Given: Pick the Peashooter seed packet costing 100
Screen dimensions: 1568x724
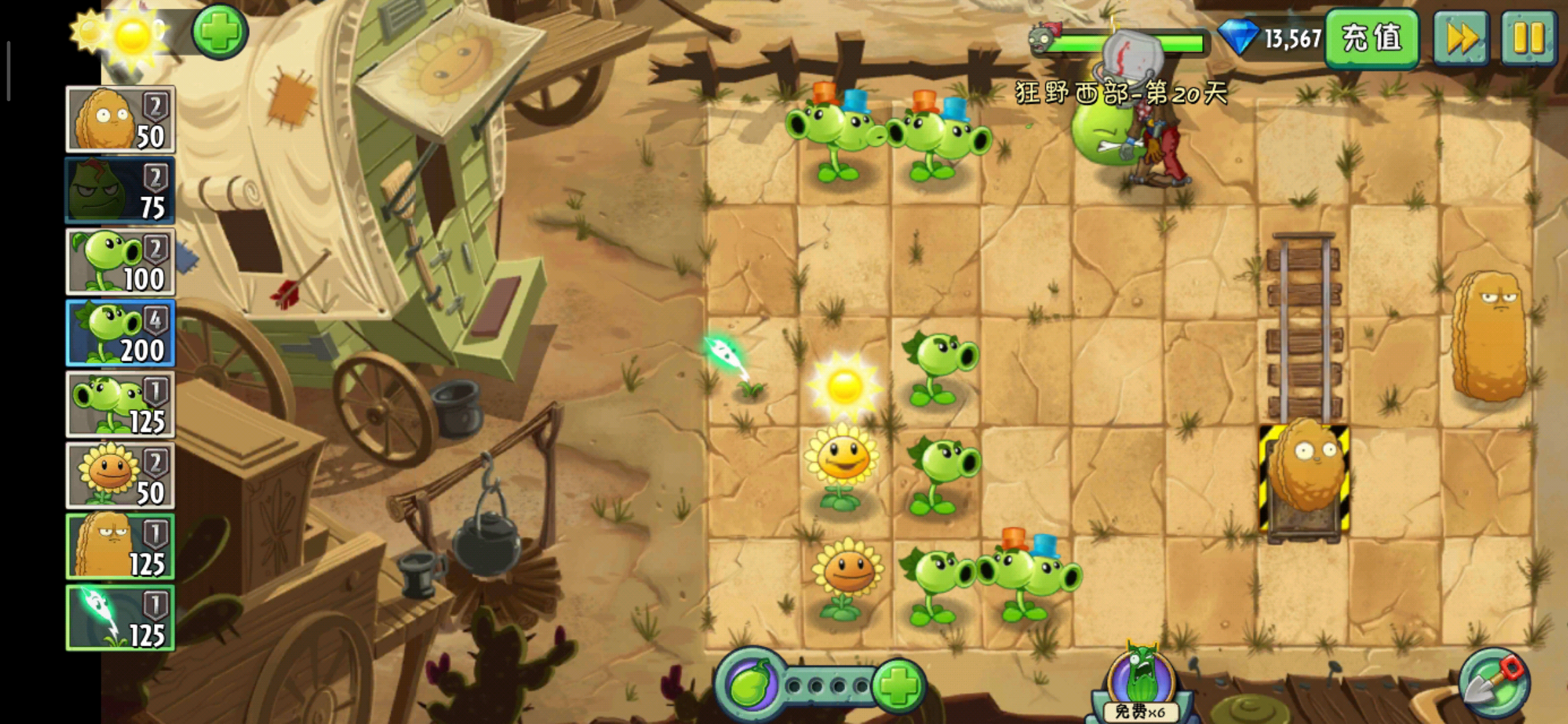Looking at the screenshot, I should click(x=121, y=262).
